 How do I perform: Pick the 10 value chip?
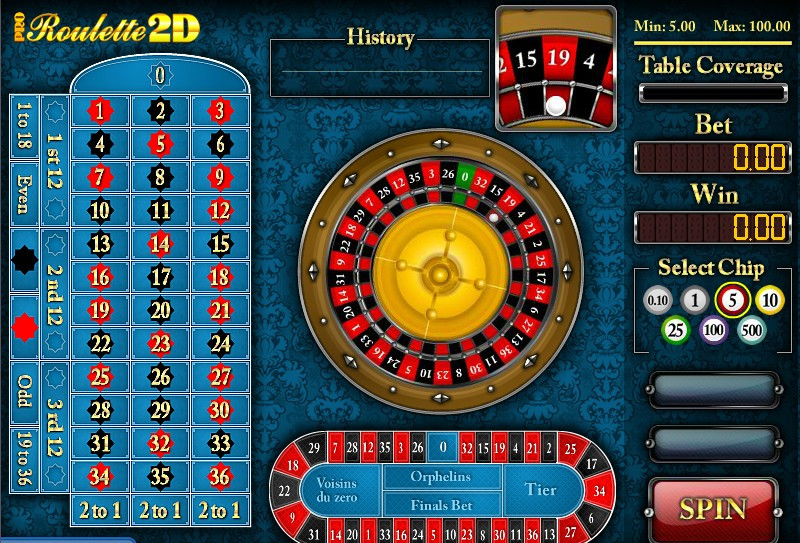[768, 299]
